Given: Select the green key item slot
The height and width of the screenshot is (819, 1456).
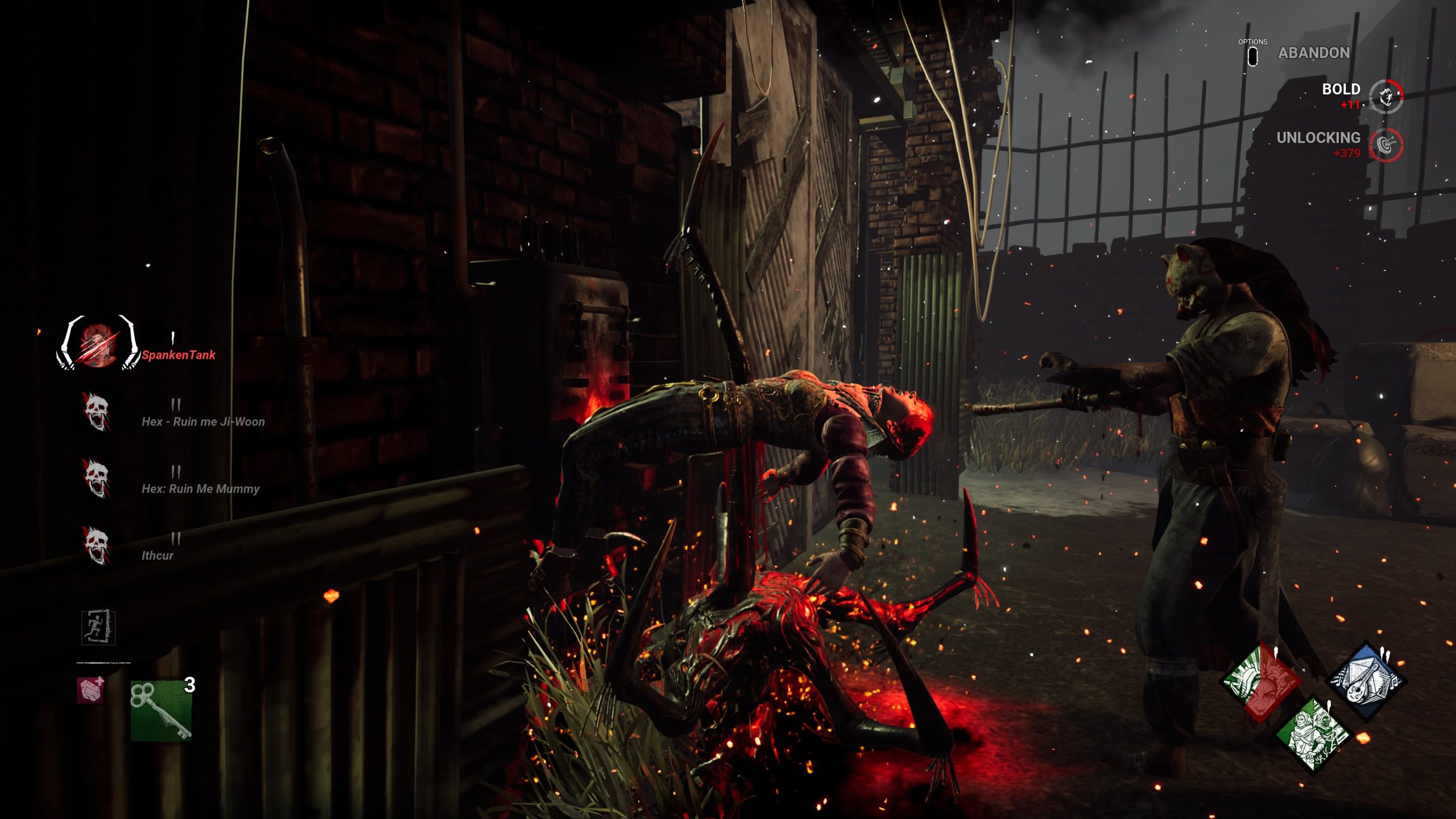Looking at the screenshot, I should (161, 710).
